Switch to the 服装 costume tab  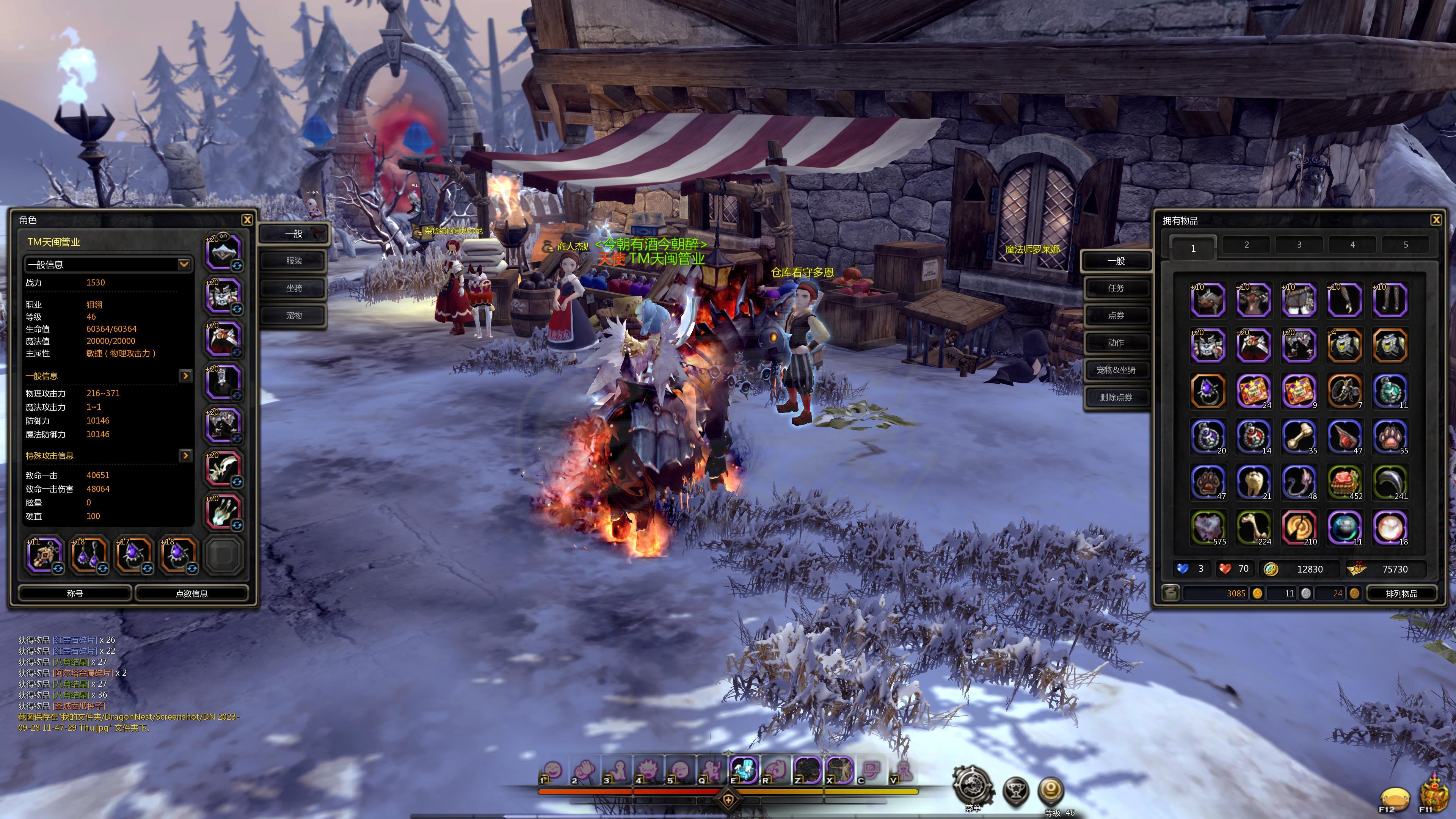293,260
